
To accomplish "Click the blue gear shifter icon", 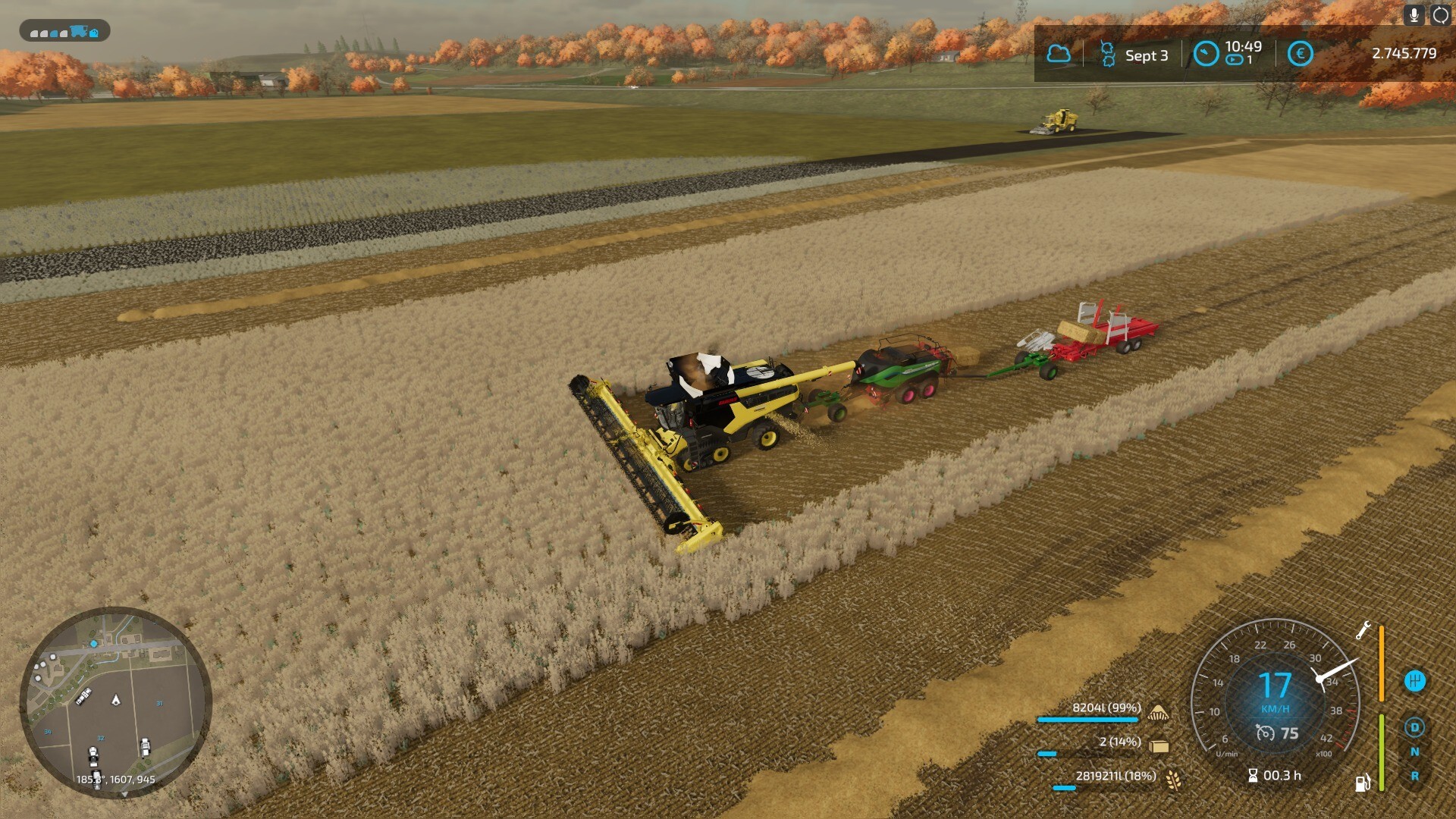I will 1415,681.
